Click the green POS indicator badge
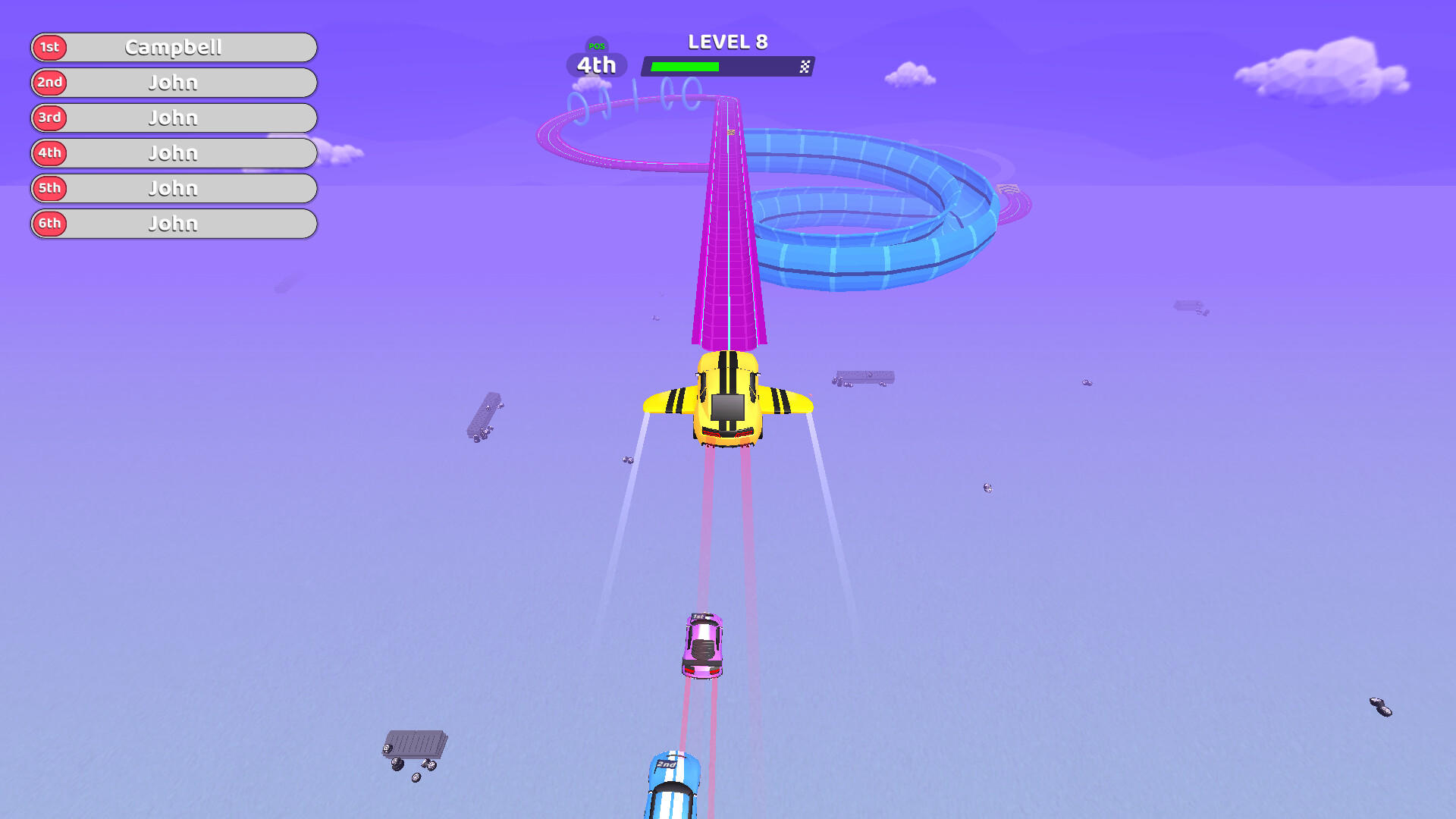 click(x=596, y=47)
